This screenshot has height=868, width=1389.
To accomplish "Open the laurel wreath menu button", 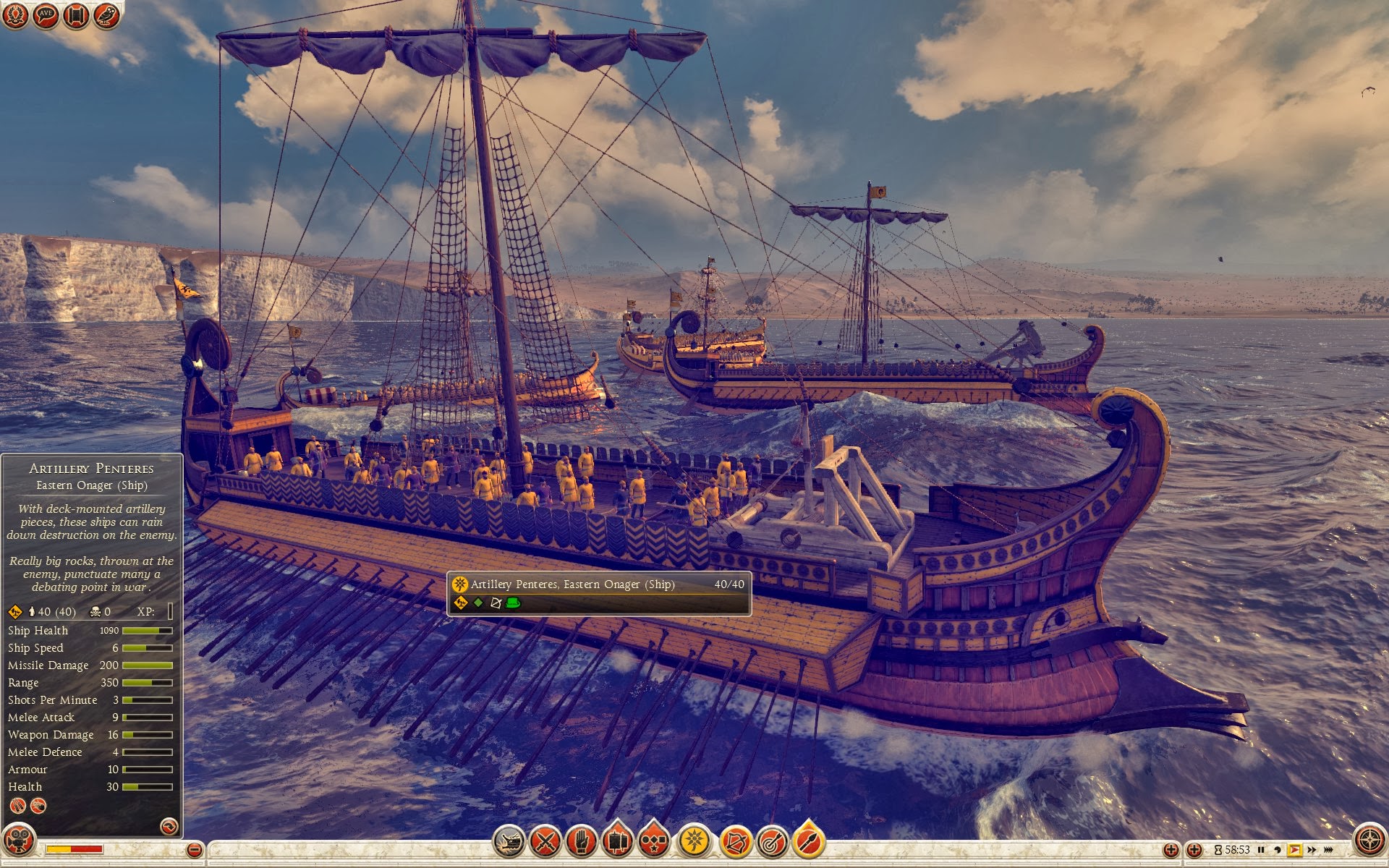I will point(15,15).
